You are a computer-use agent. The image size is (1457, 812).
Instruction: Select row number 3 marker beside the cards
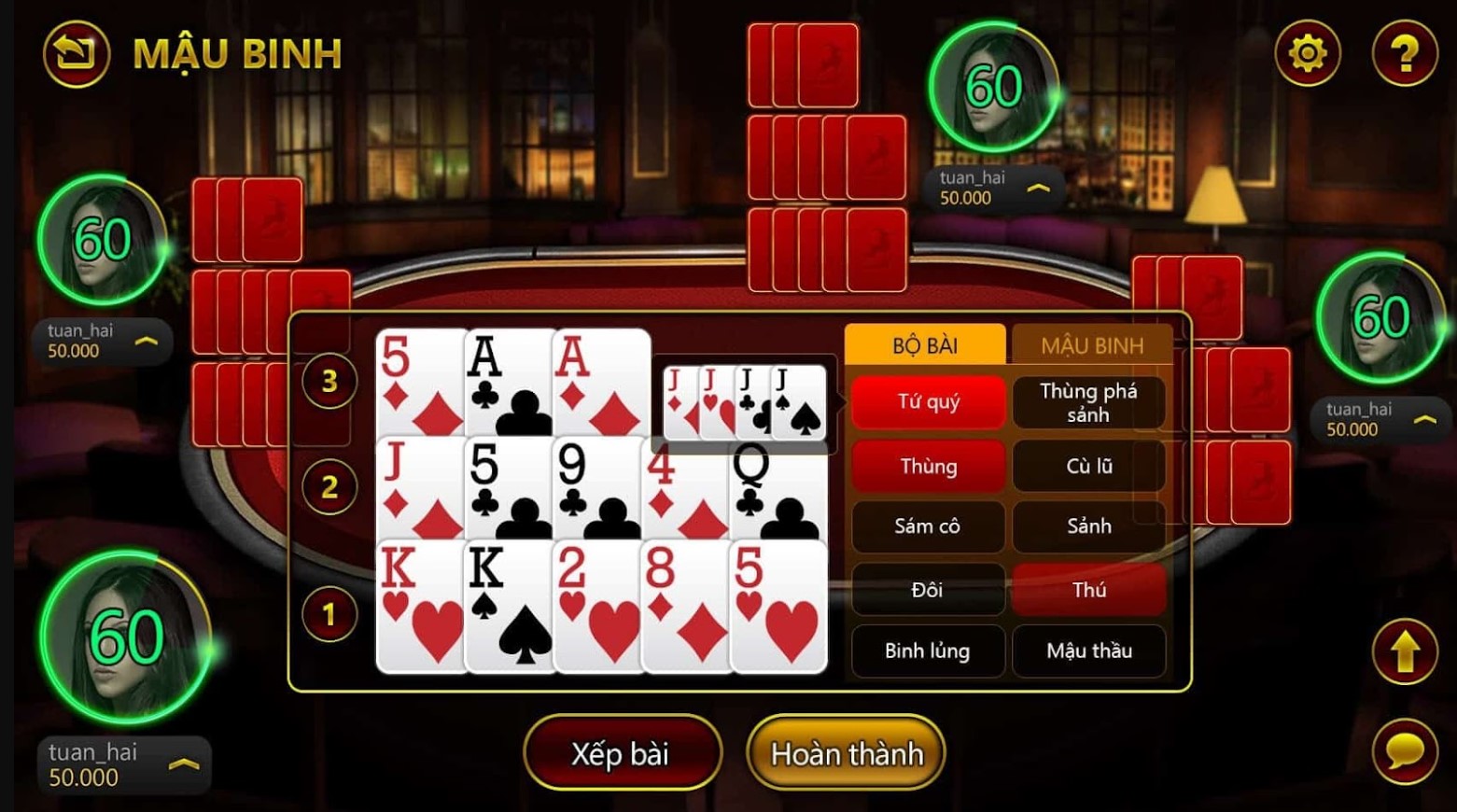(x=329, y=381)
